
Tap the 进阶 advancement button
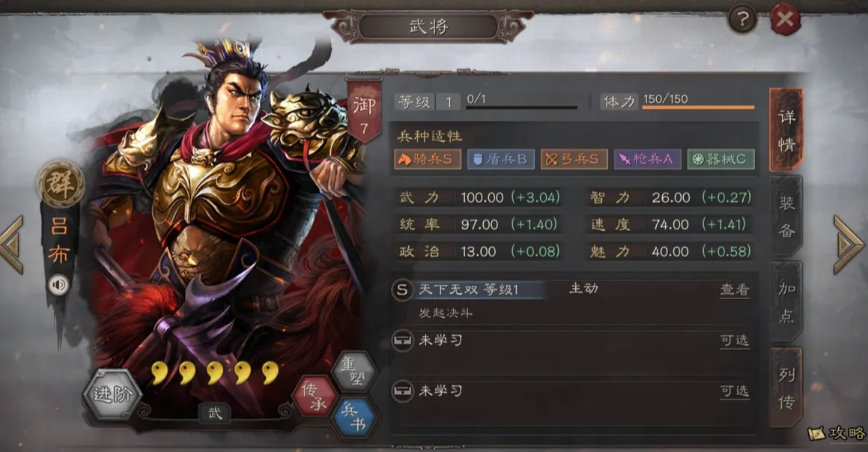(111, 392)
